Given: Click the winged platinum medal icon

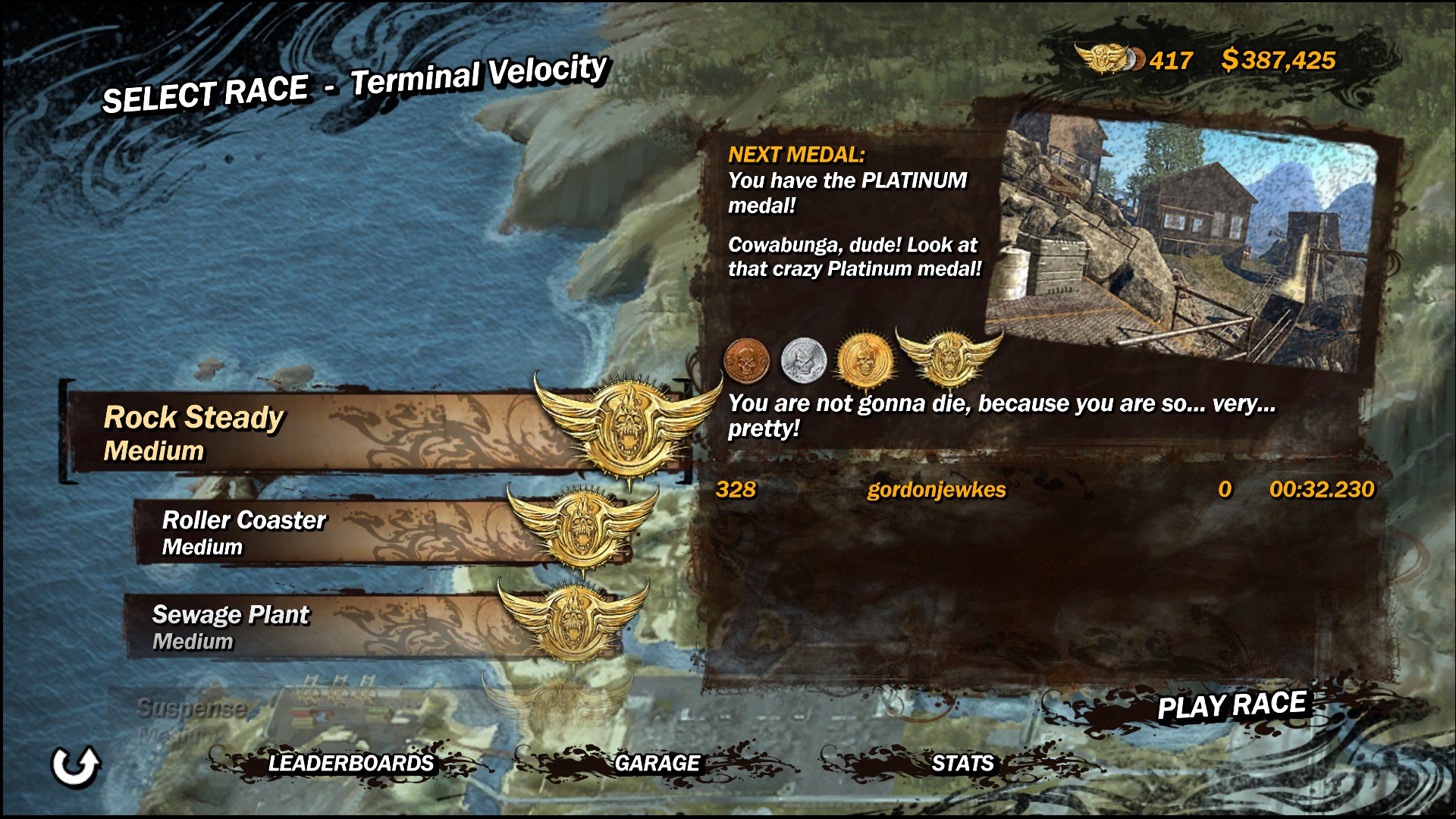Looking at the screenshot, I should point(948,356).
